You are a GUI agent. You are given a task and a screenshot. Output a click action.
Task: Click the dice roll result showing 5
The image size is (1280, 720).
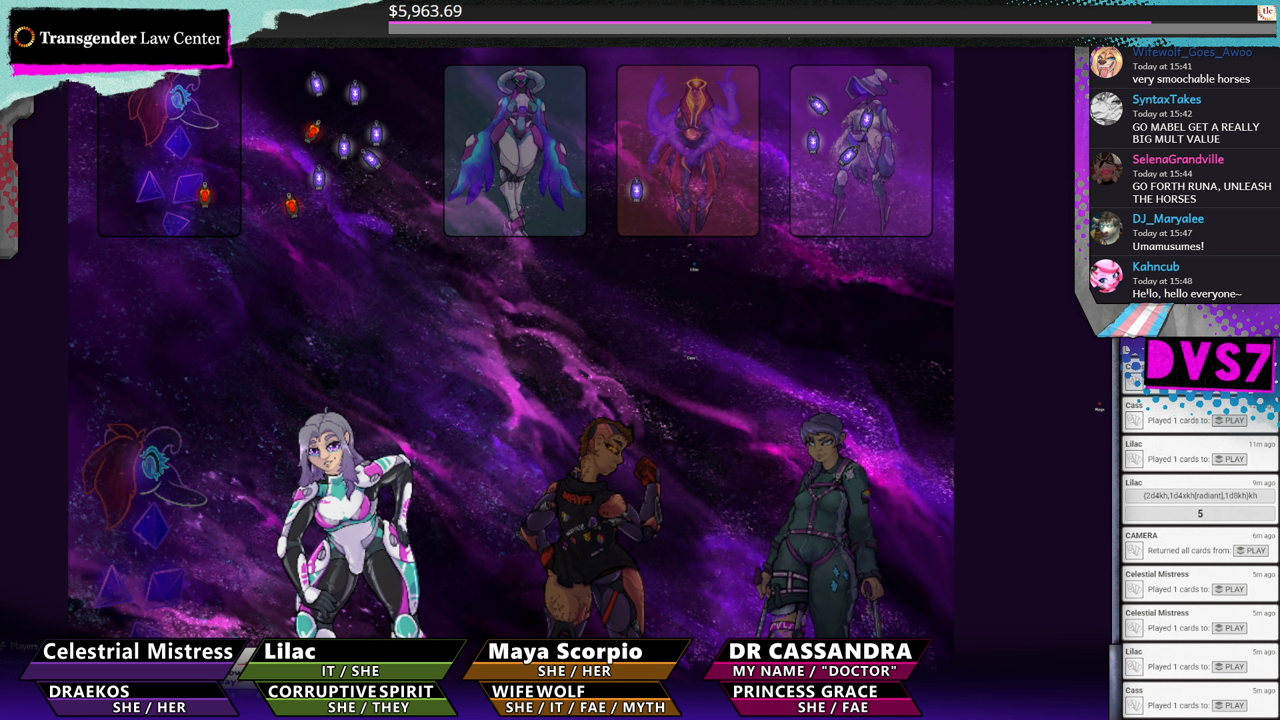[1198, 513]
